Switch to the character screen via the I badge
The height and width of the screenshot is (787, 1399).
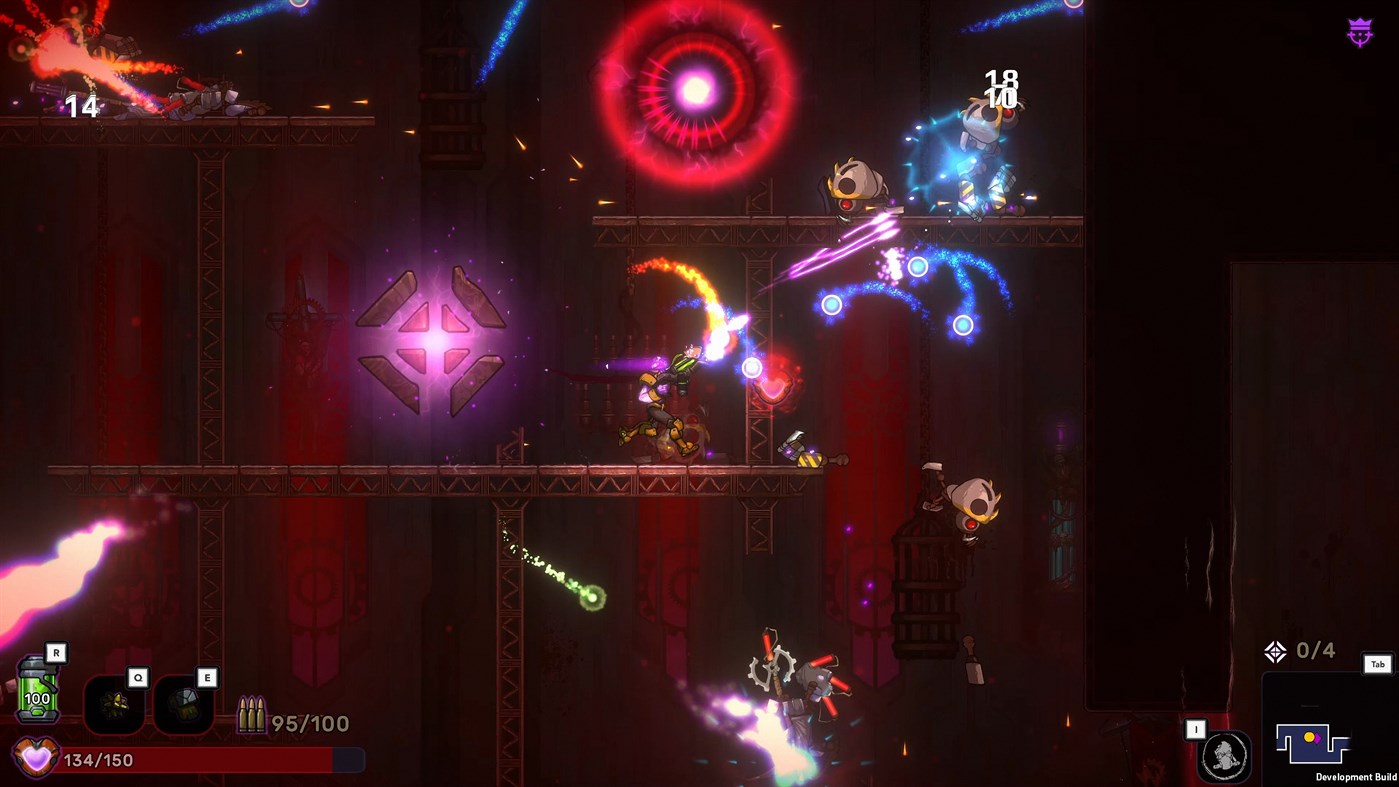click(x=1196, y=730)
